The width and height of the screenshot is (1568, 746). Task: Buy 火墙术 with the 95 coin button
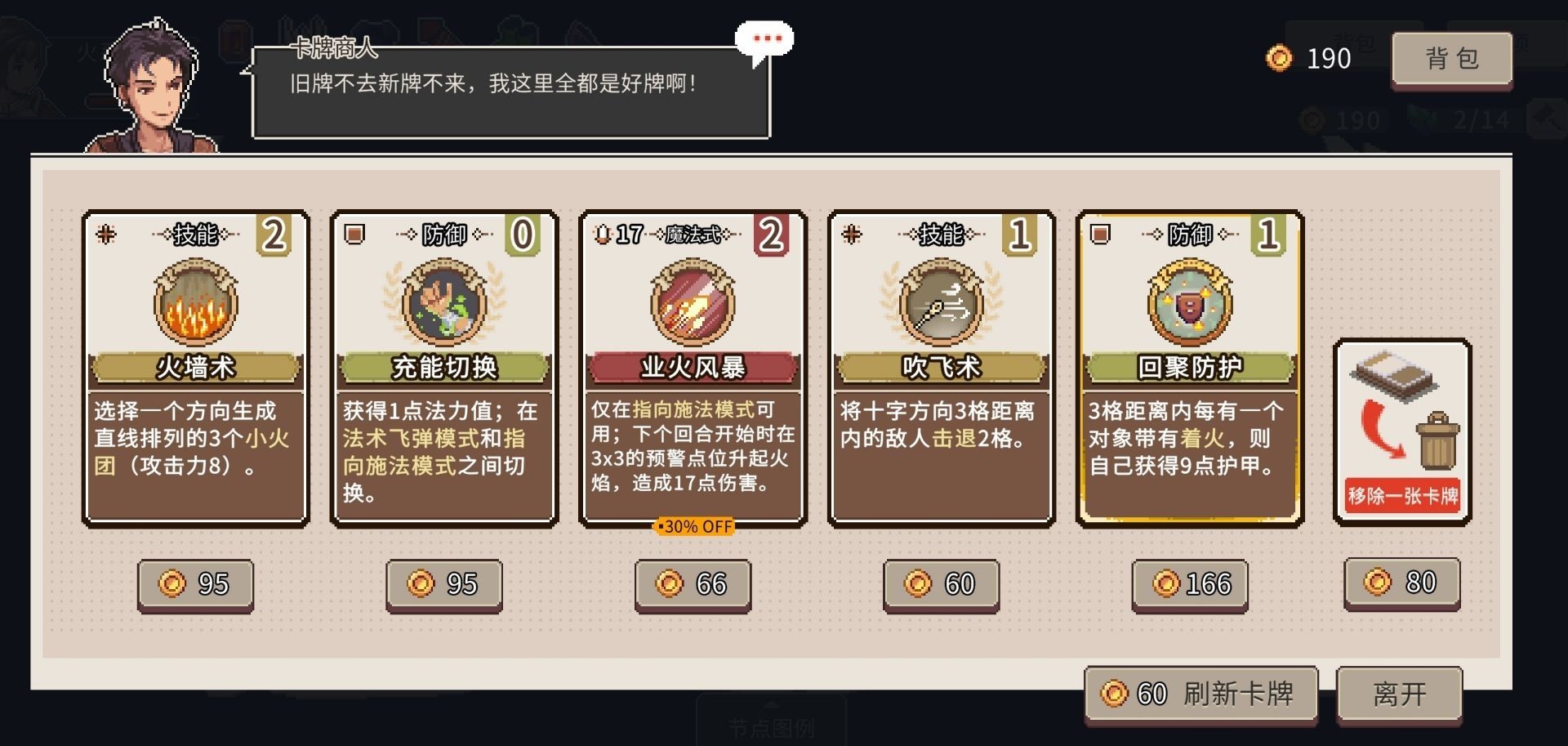[x=194, y=584]
